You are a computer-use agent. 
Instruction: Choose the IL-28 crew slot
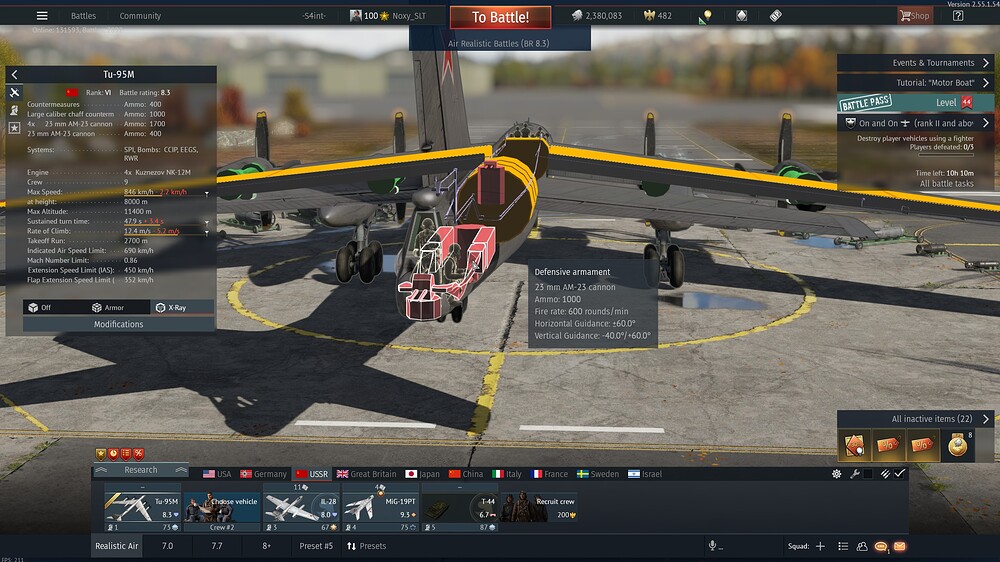coord(301,507)
